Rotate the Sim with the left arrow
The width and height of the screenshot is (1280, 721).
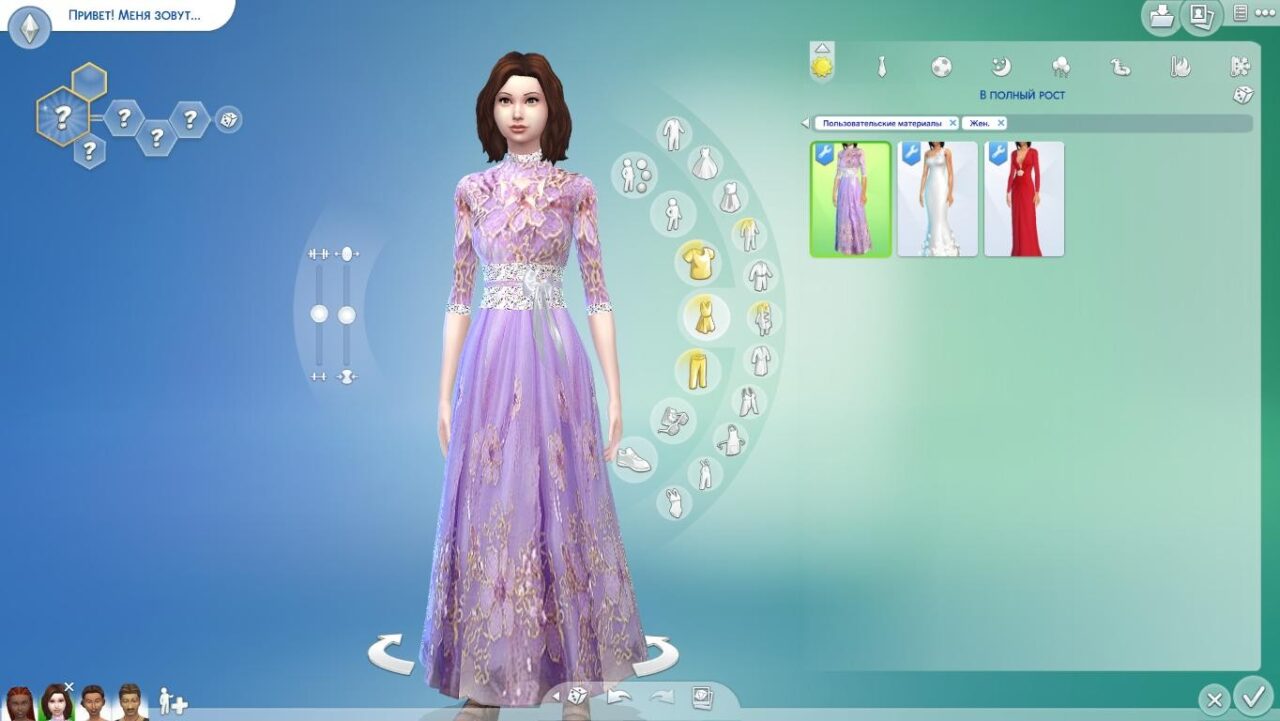391,655
